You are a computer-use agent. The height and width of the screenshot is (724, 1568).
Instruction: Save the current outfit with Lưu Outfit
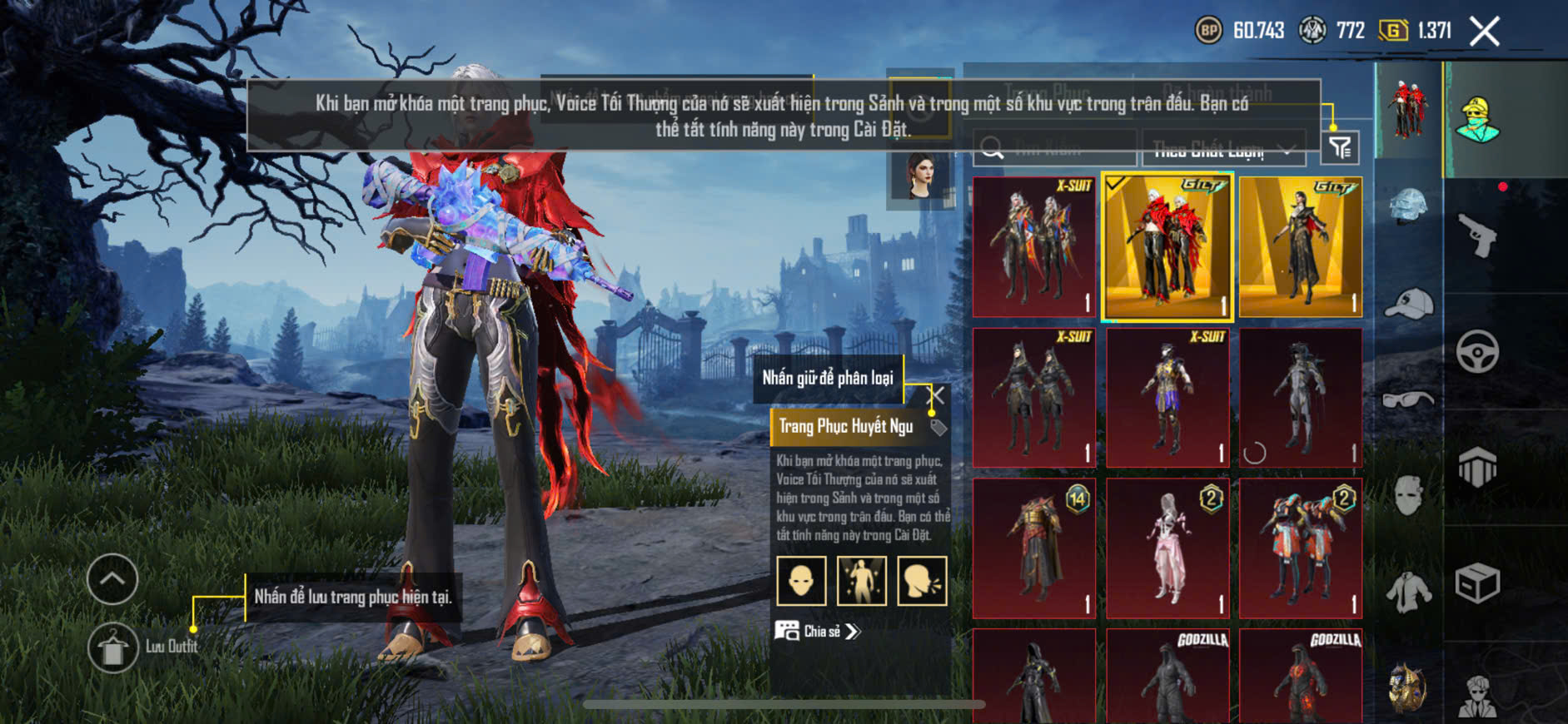(113, 647)
